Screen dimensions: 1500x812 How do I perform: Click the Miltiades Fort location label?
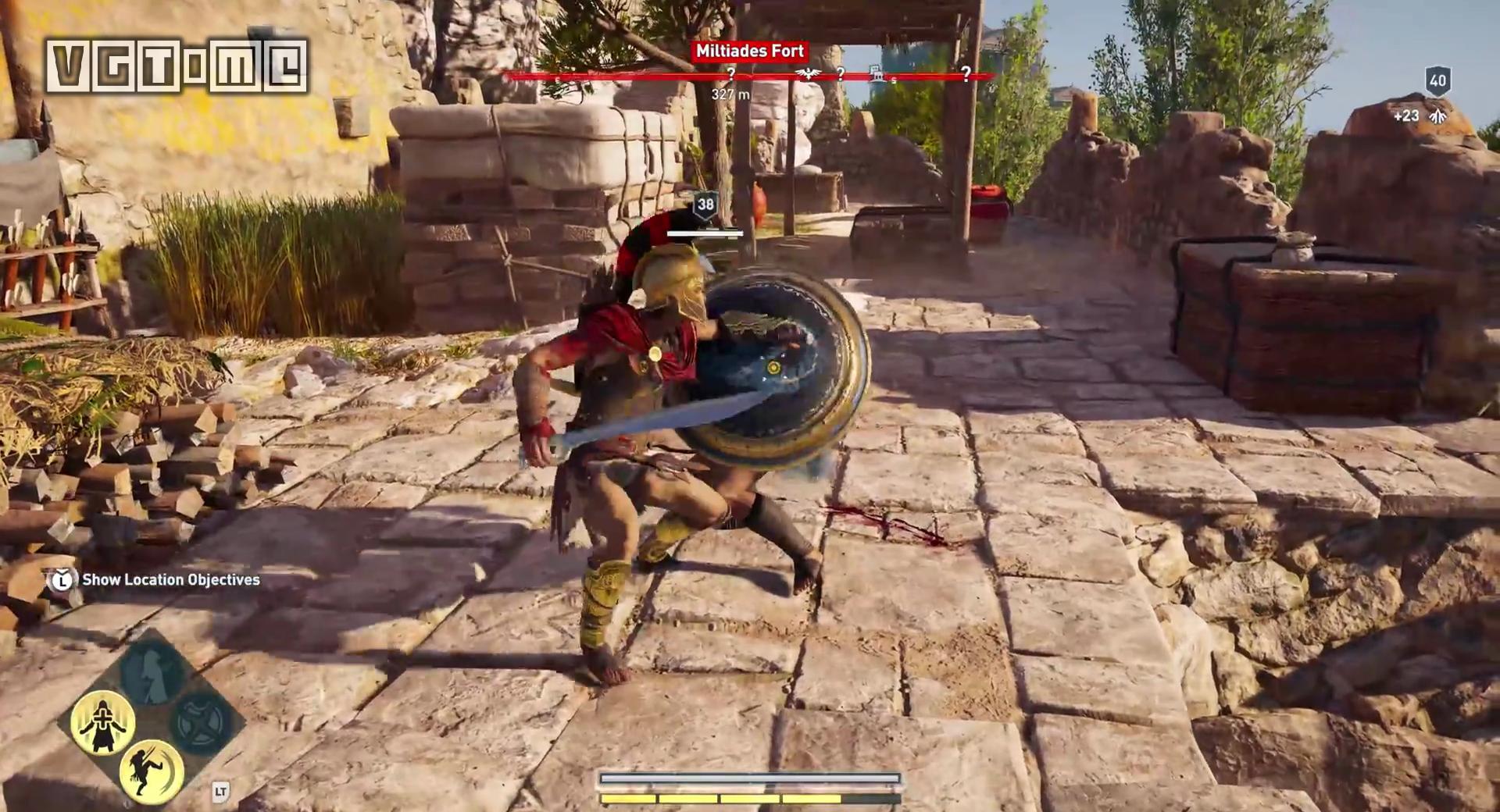tap(749, 52)
